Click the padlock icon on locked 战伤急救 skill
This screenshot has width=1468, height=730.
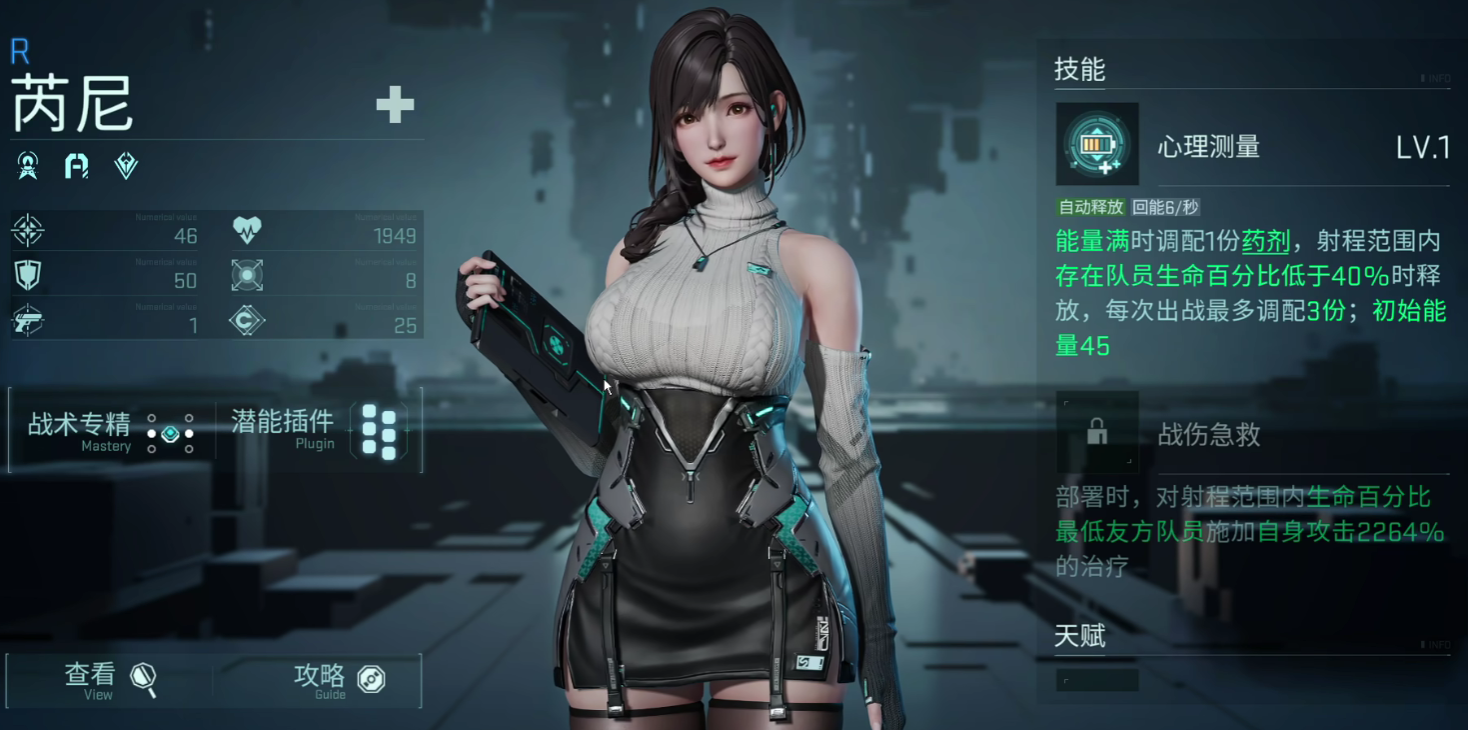(x=1097, y=431)
